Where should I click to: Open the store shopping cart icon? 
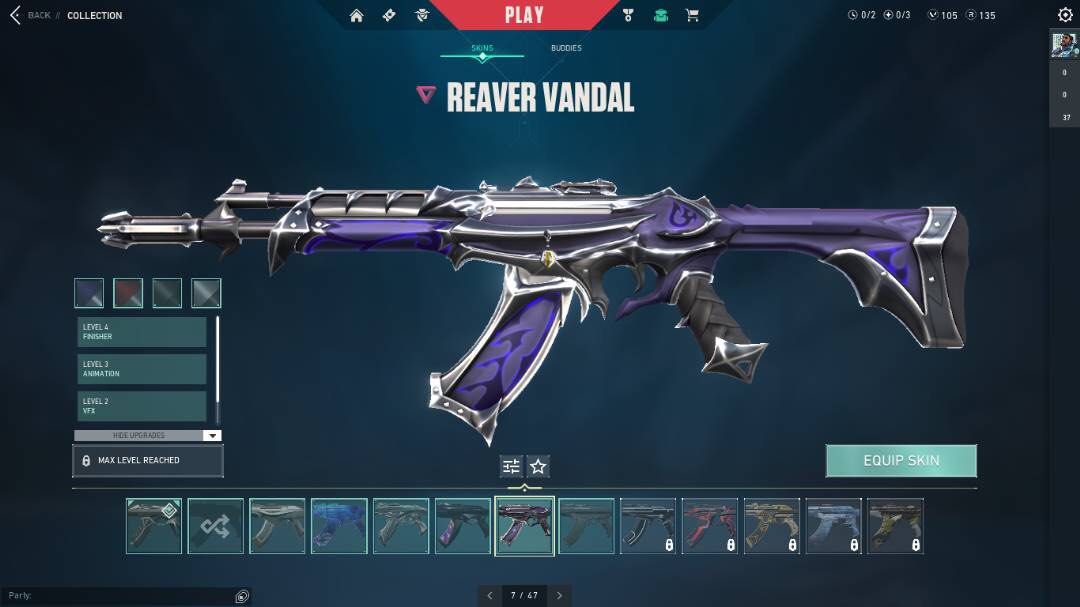point(691,15)
